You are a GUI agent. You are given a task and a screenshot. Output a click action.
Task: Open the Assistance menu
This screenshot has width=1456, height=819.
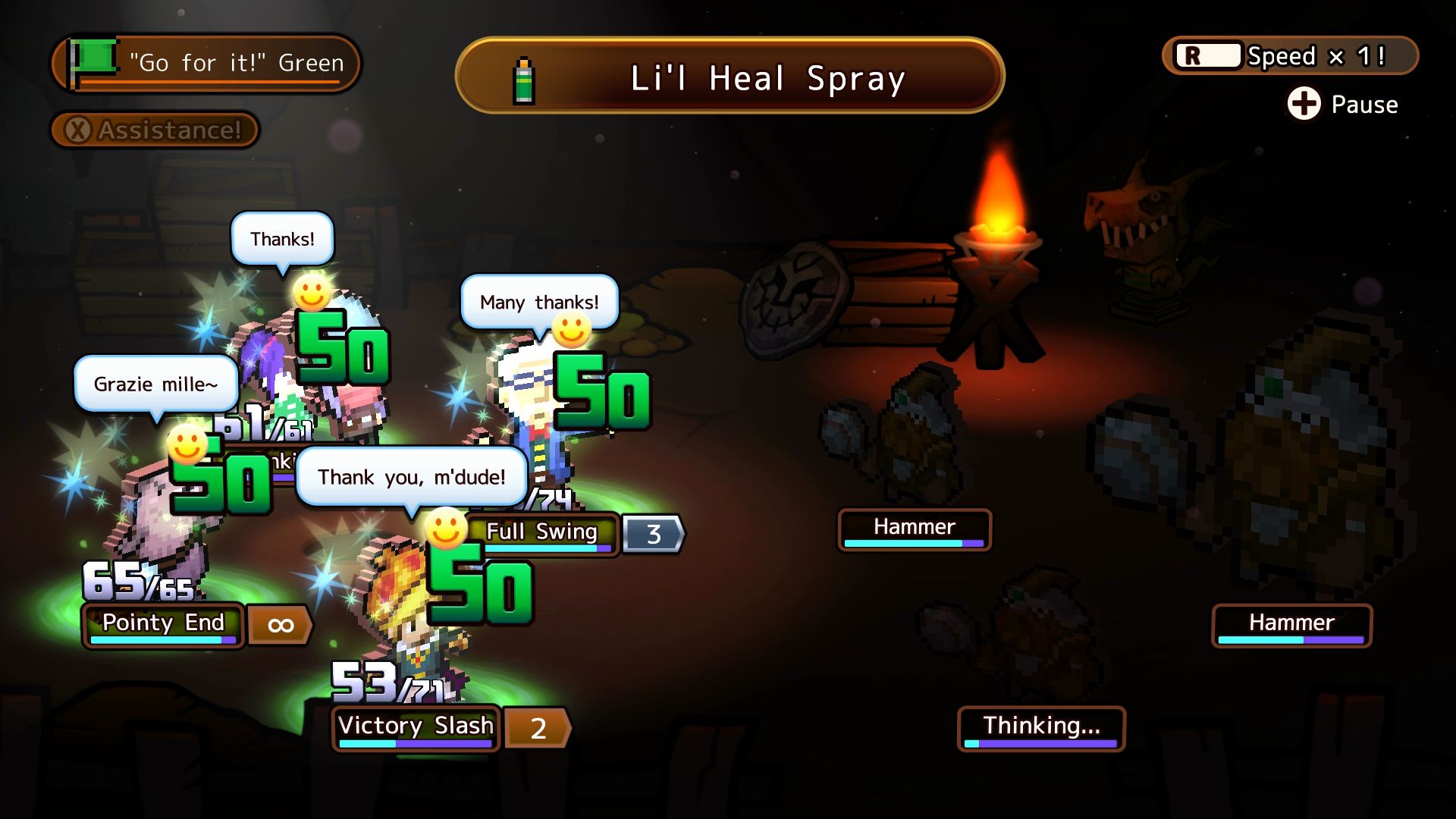click(x=155, y=130)
